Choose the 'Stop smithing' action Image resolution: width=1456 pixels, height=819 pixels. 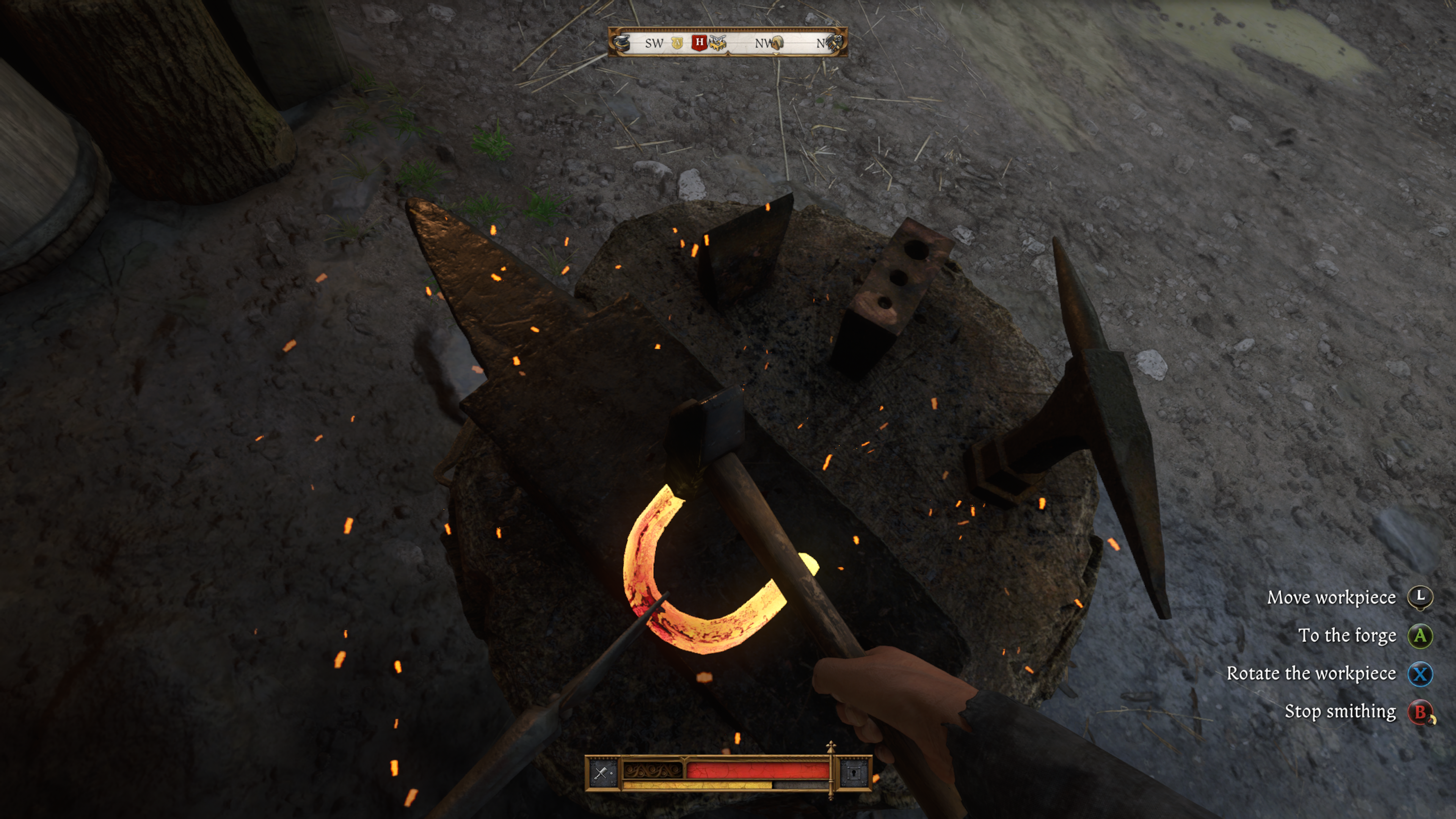click(1340, 712)
